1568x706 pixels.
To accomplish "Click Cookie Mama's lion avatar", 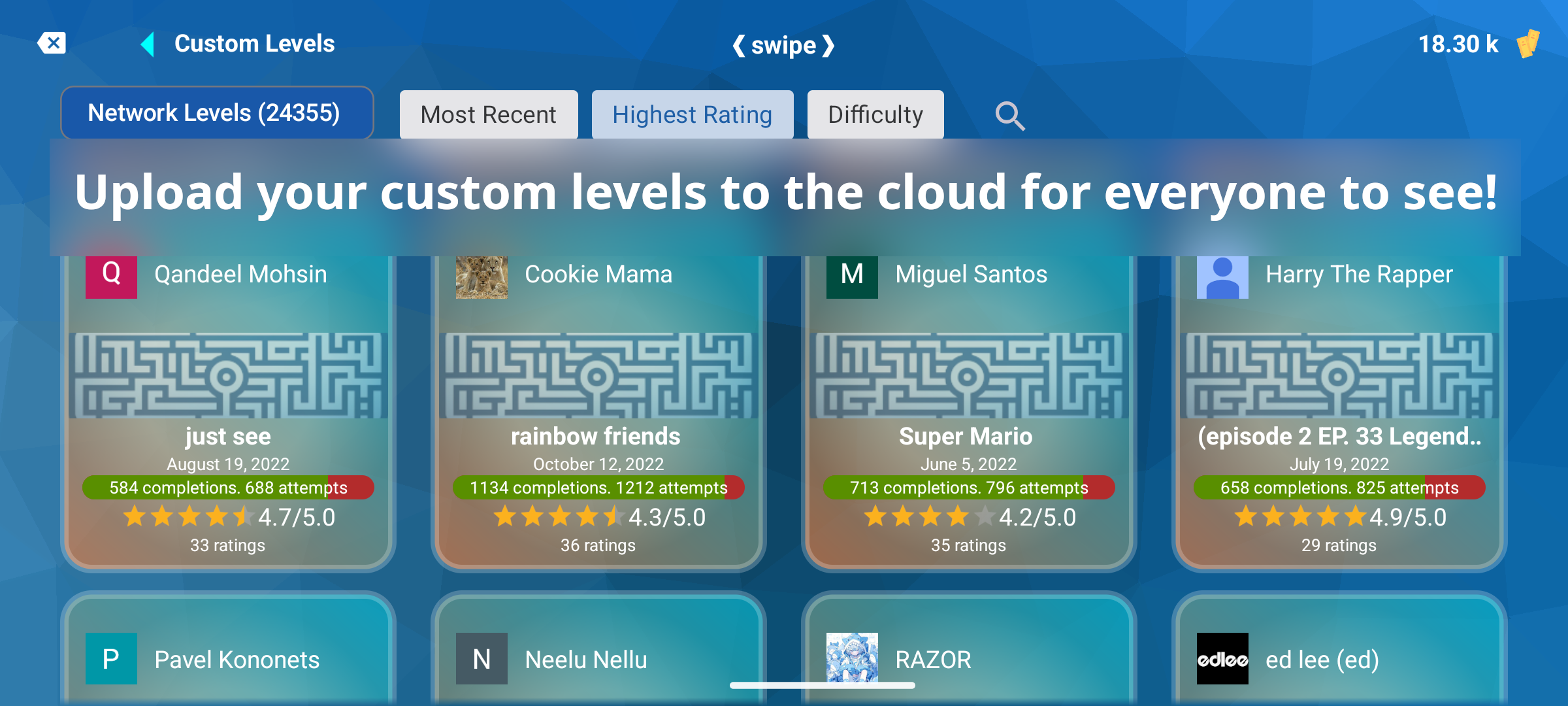I will (481, 277).
